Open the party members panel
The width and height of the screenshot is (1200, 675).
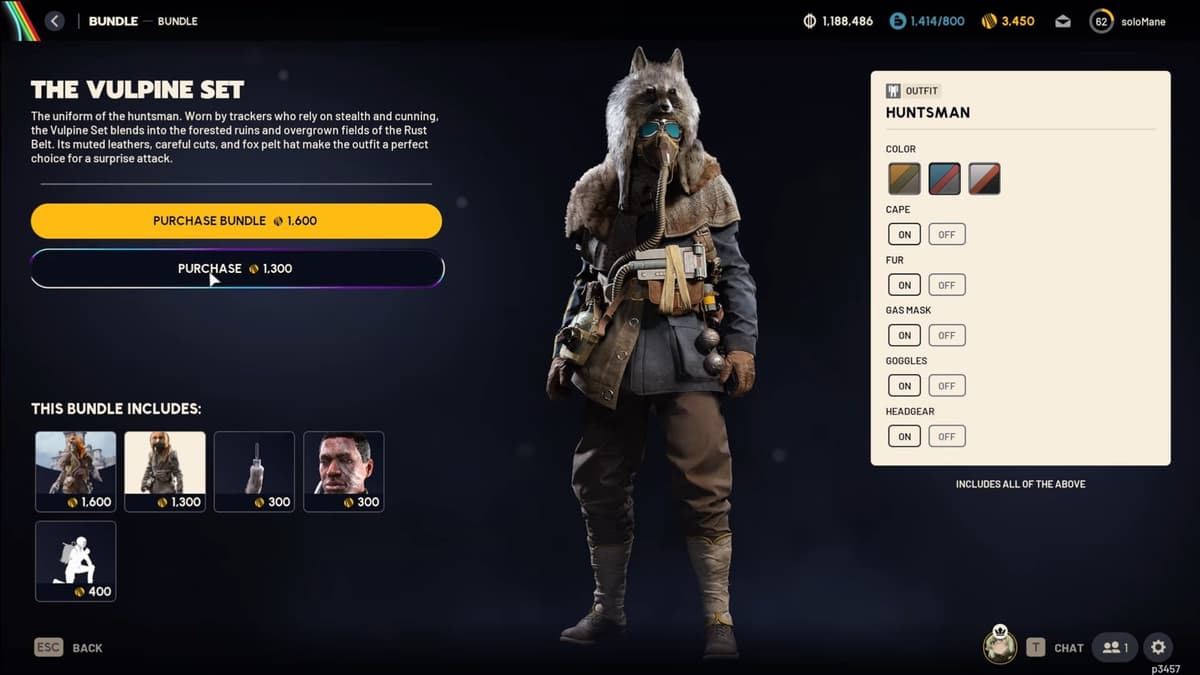[x=1115, y=647]
